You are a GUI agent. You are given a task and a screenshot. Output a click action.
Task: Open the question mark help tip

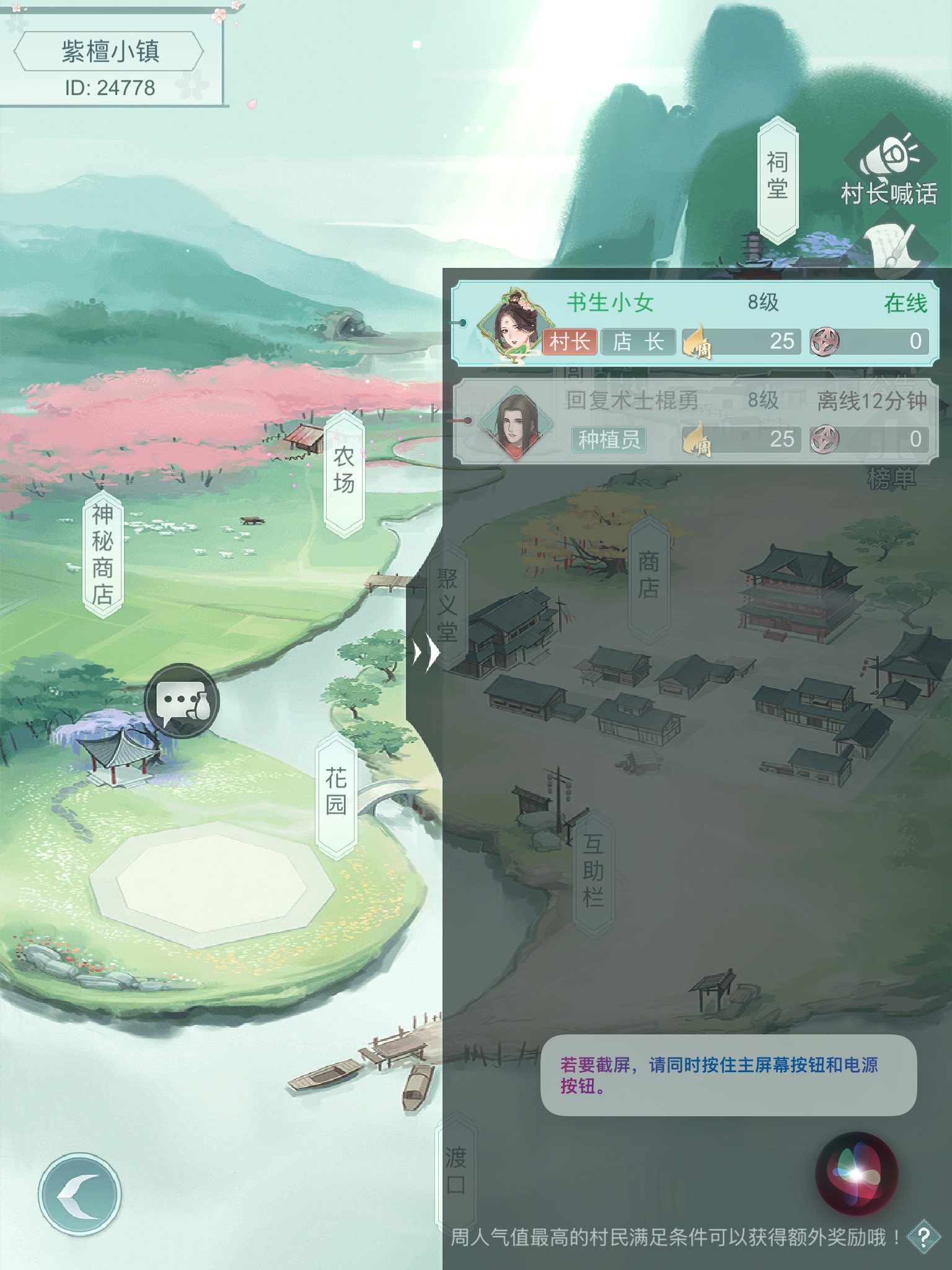tap(923, 1238)
